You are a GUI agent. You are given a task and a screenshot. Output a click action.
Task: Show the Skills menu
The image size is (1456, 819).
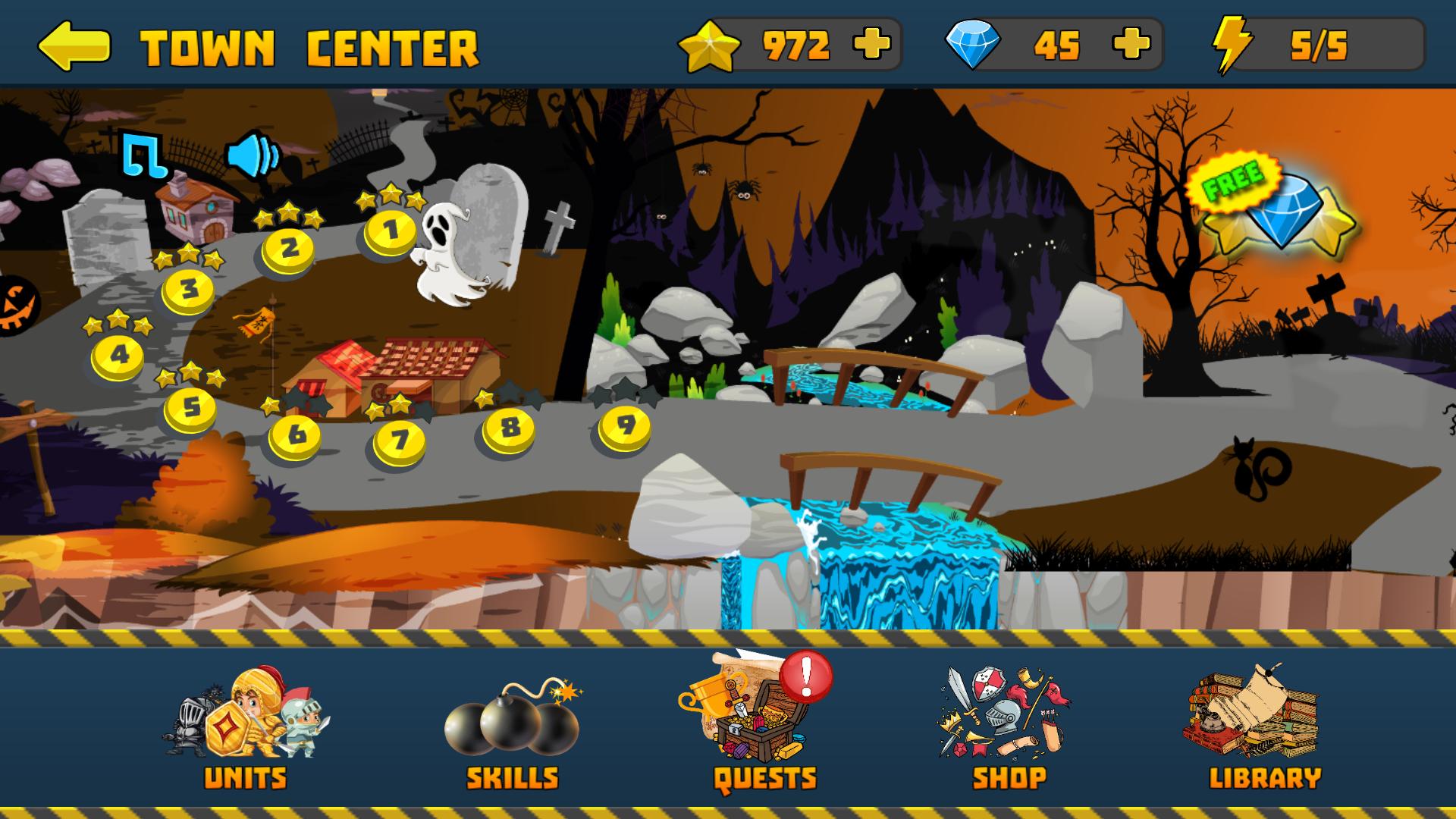[x=513, y=728]
